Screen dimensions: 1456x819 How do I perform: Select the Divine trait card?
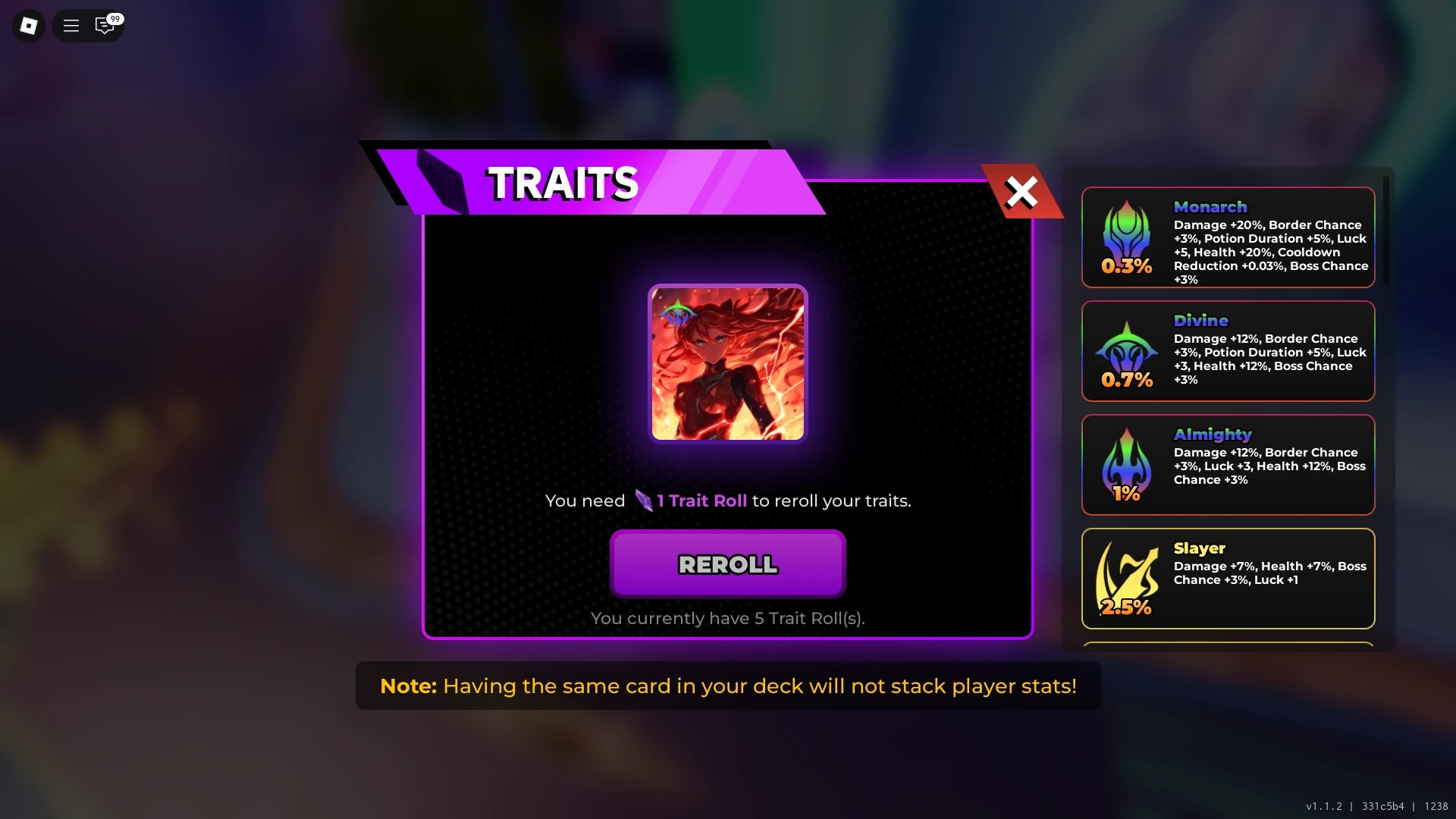coord(1228,350)
